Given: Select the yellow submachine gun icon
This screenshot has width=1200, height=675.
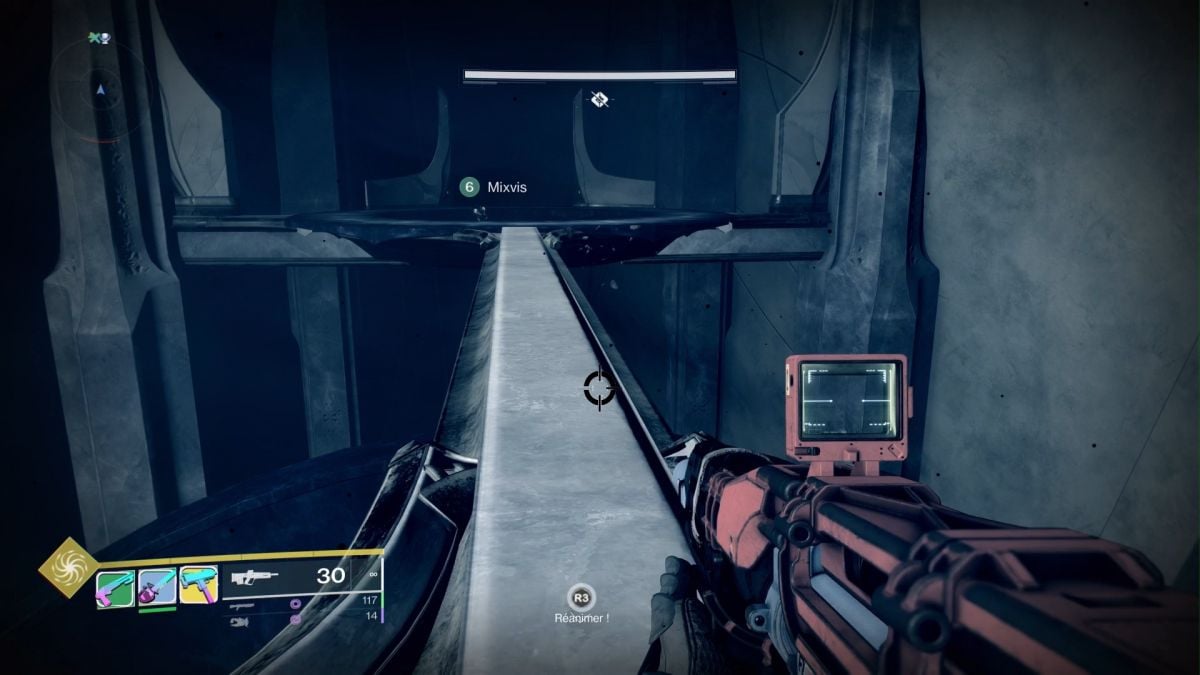Looking at the screenshot, I should (199, 585).
